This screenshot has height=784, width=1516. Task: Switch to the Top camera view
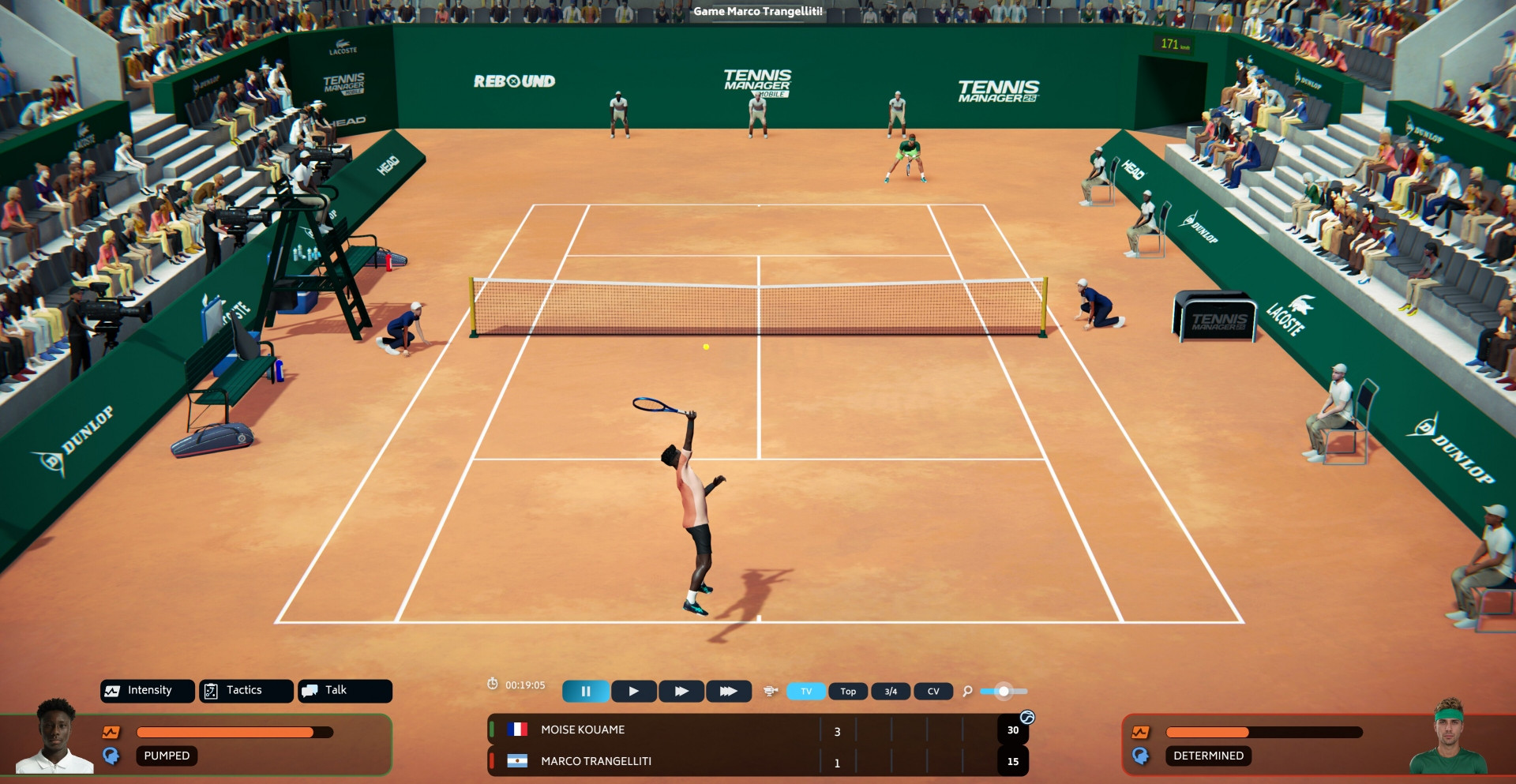[x=848, y=692]
